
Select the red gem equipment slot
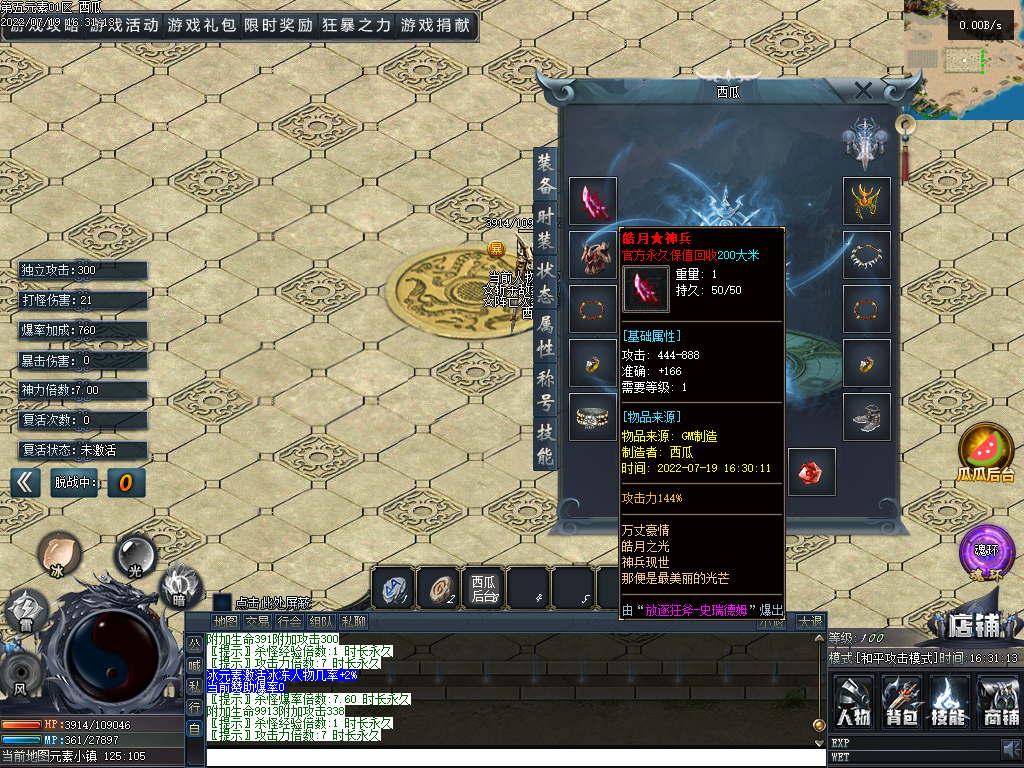(x=811, y=472)
